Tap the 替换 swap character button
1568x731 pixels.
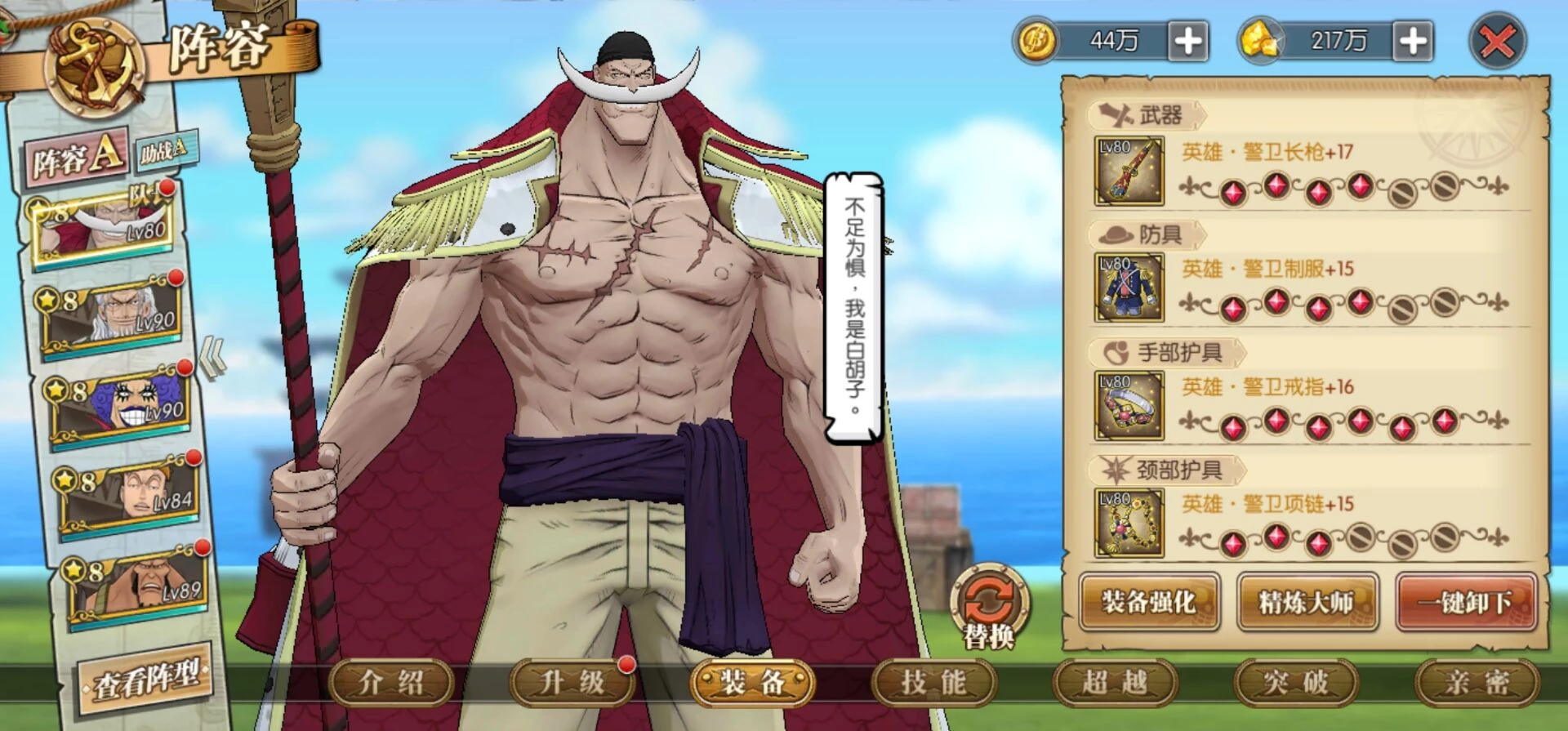pos(989,608)
